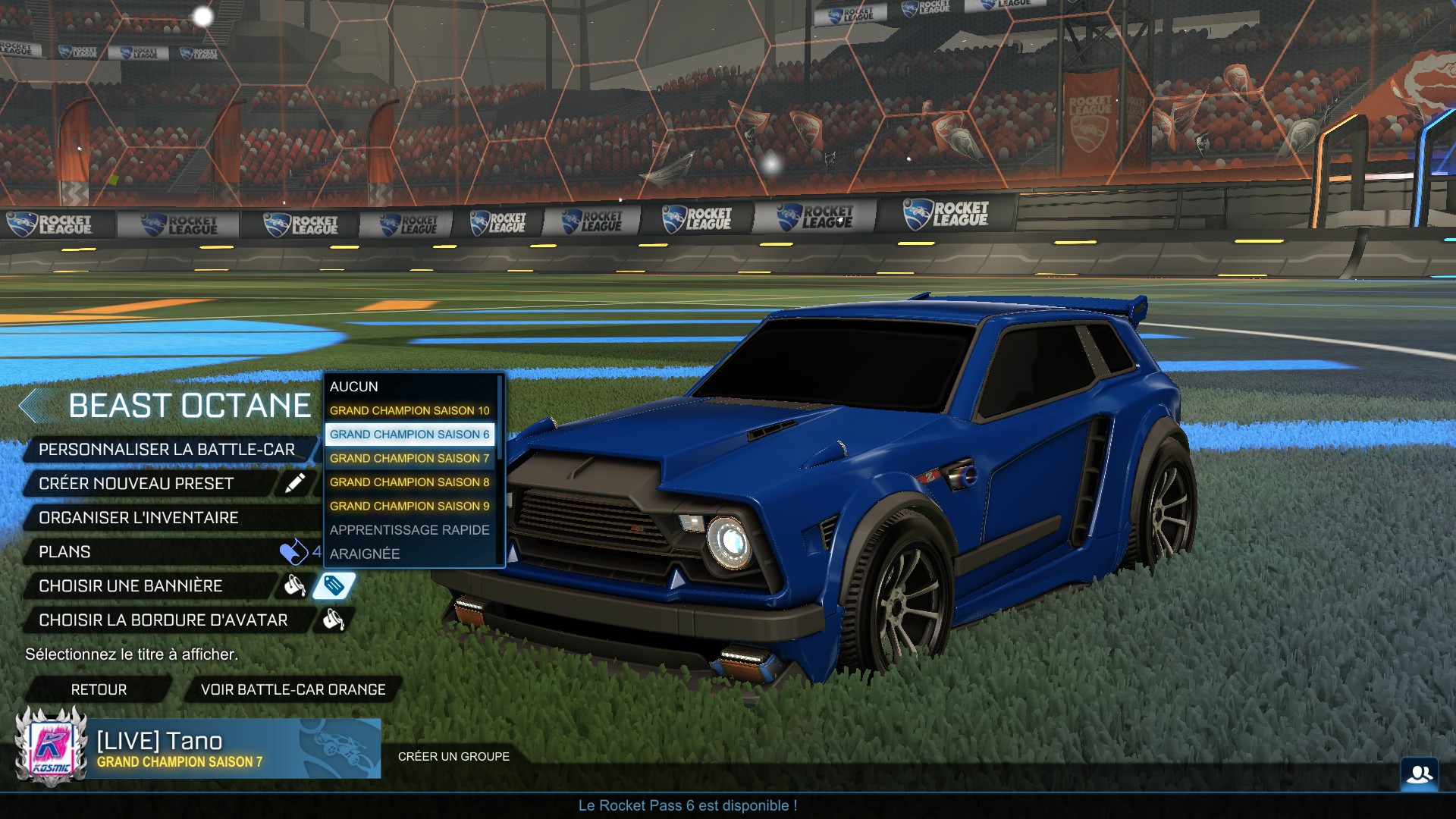Screen dimensions: 1456x819
Task: Click the Retour button
Action: [99, 689]
